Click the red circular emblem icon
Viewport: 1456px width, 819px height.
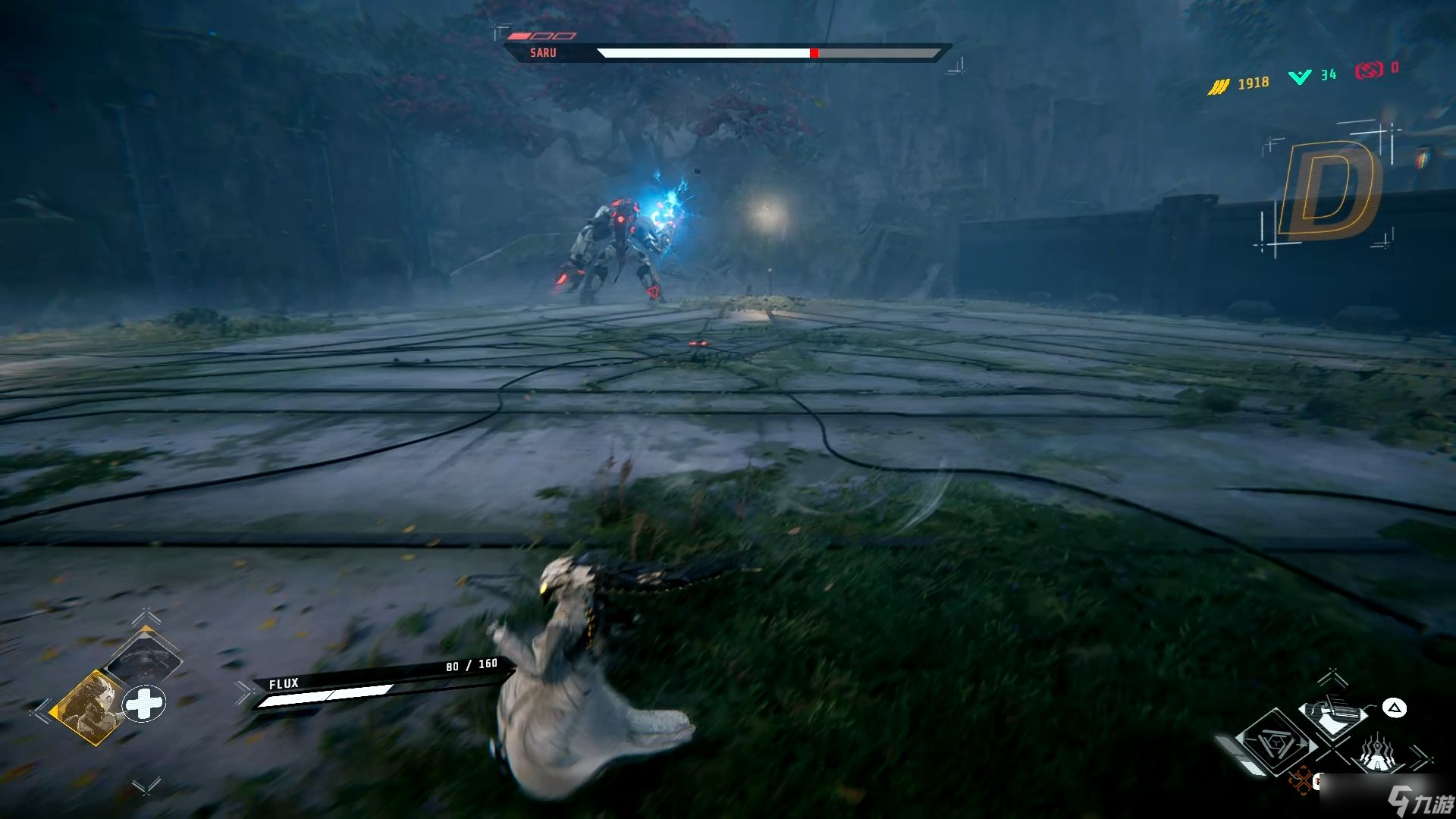1369,71
